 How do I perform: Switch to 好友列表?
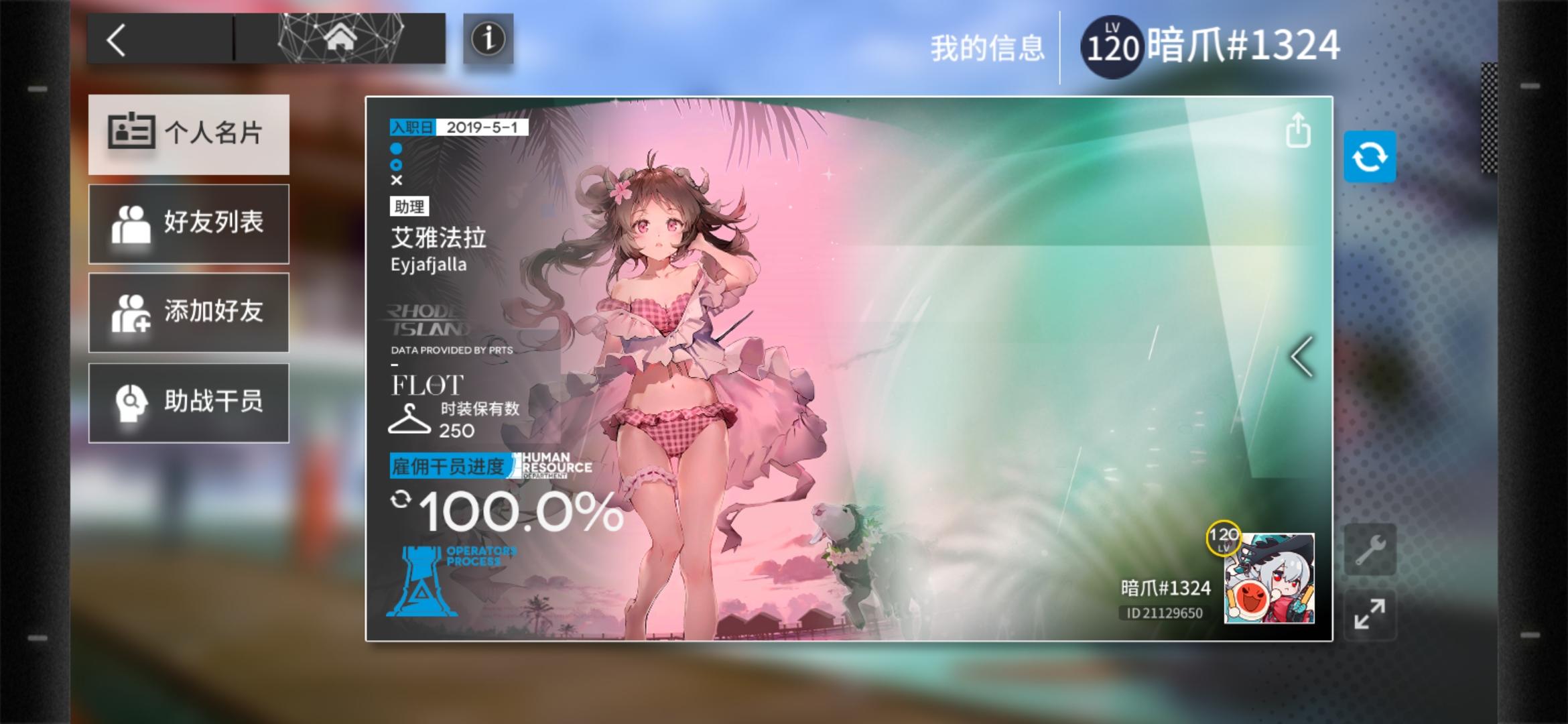(188, 223)
